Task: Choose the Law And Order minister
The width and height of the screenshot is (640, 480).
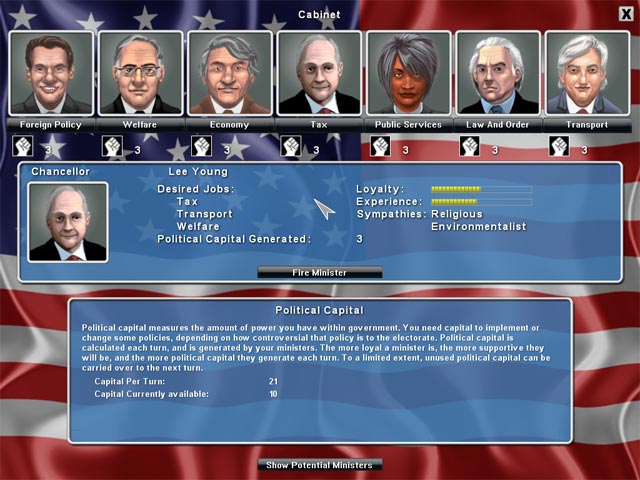Action: tap(498, 74)
